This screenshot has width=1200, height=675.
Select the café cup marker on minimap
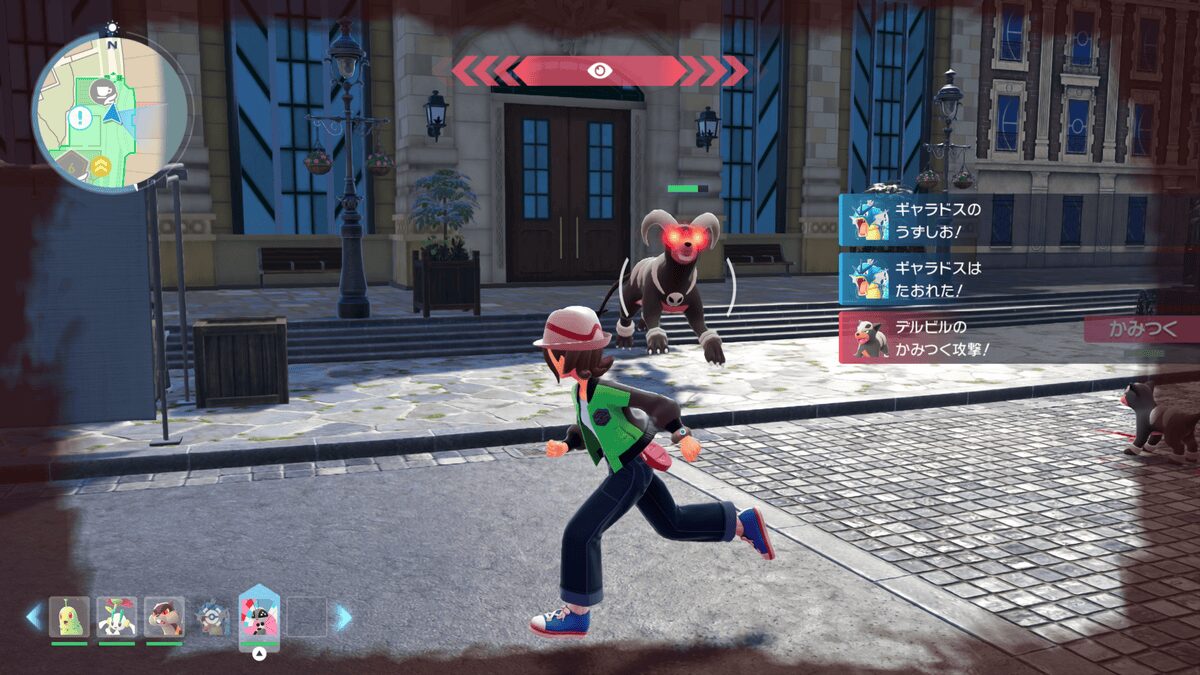101,91
